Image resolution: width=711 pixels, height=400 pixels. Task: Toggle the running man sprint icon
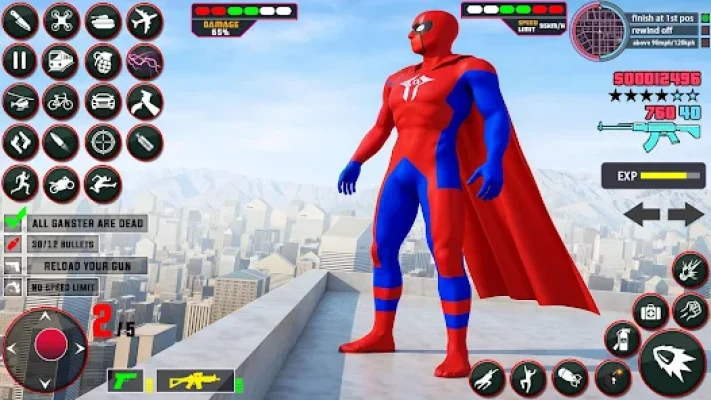[19, 184]
